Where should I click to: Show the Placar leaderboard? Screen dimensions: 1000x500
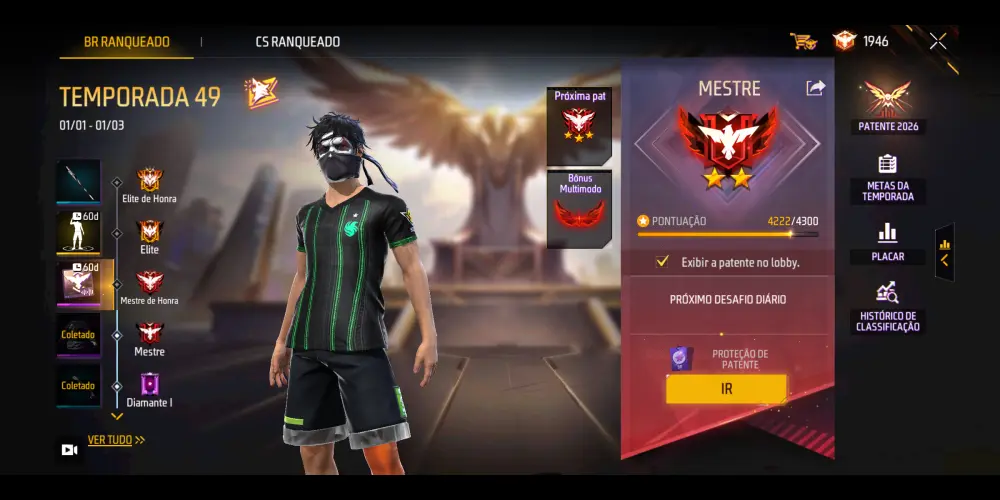[x=887, y=242]
